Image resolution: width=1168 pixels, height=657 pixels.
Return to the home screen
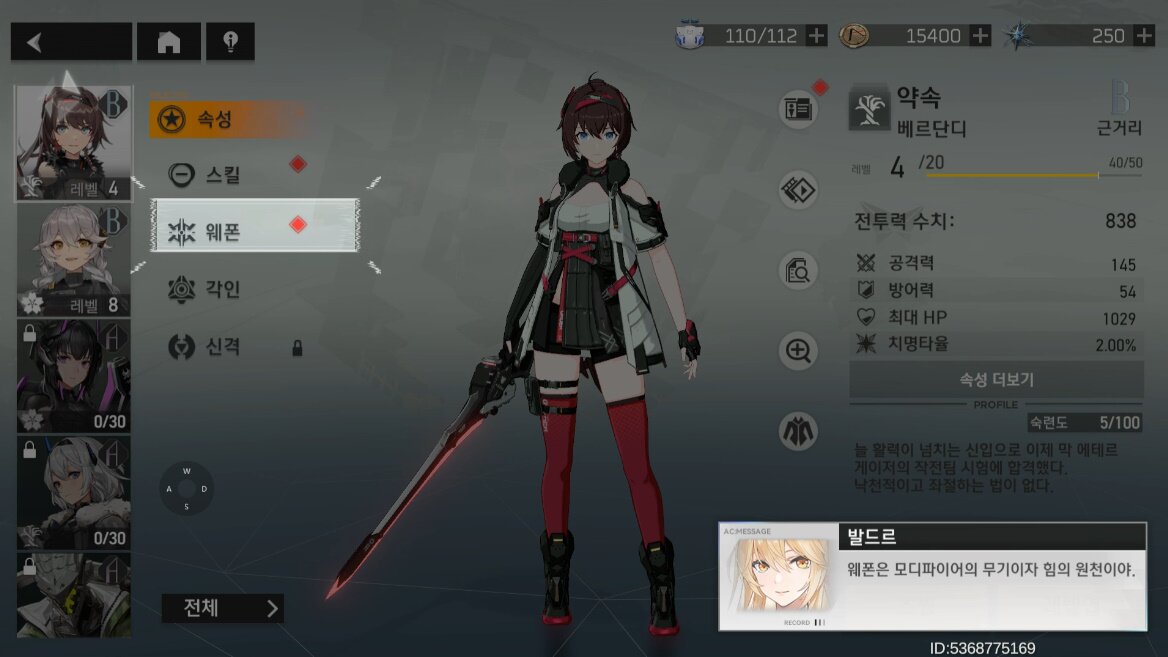(168, 42)
